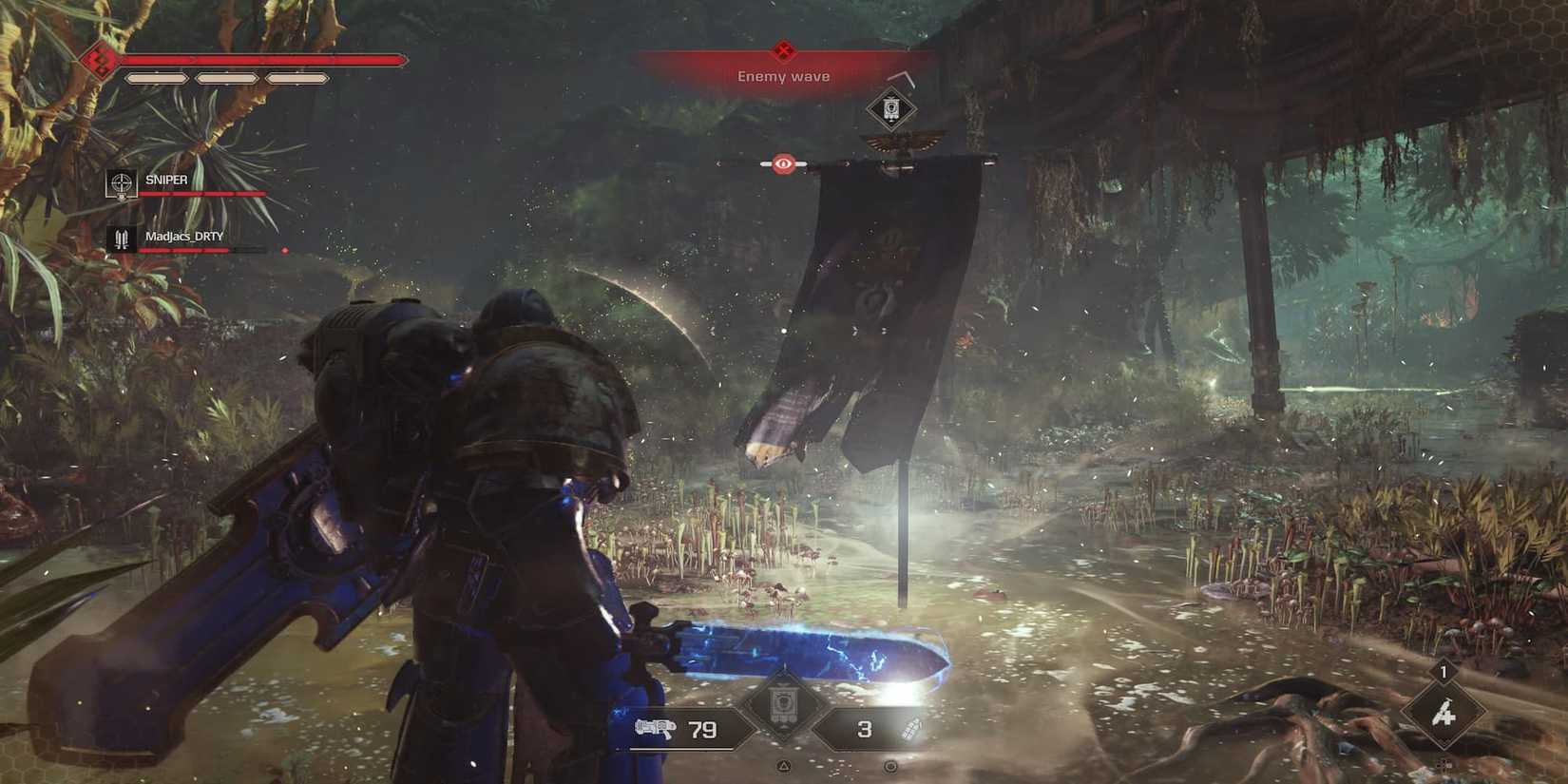Click the banner crest icon between the ammo counters

coord(784,701)
